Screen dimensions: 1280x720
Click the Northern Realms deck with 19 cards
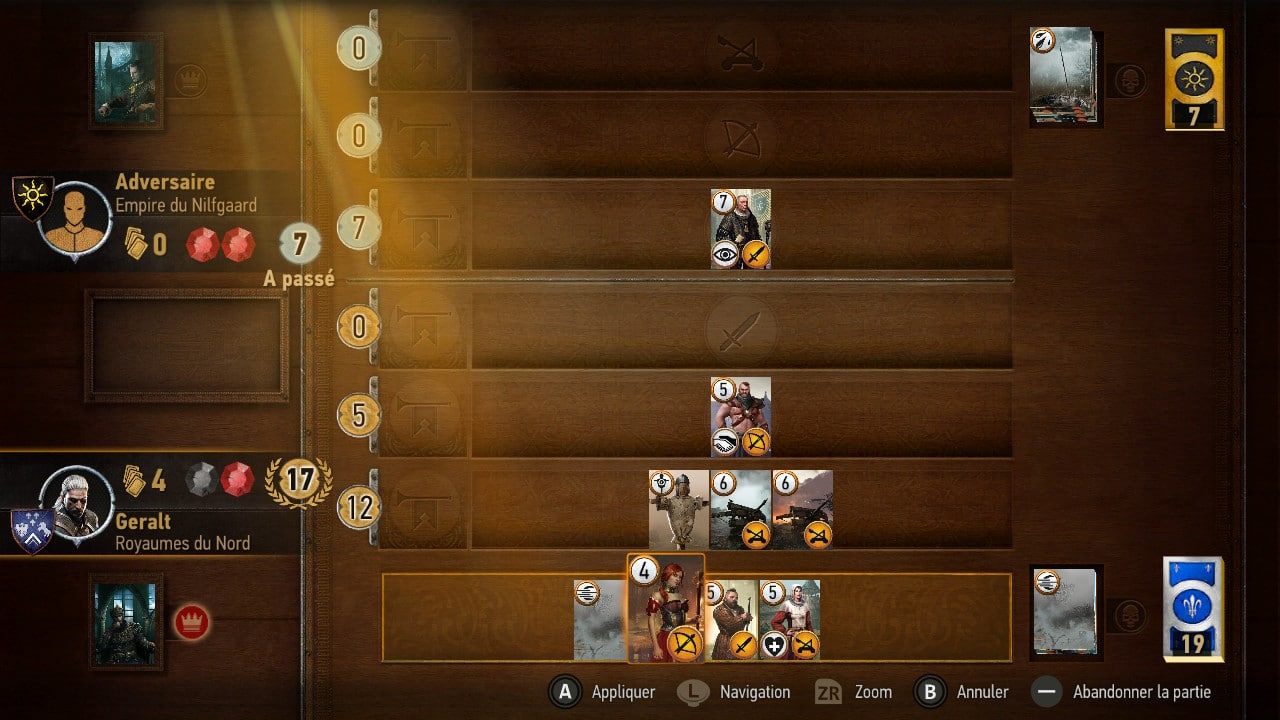coord(1193,608)
